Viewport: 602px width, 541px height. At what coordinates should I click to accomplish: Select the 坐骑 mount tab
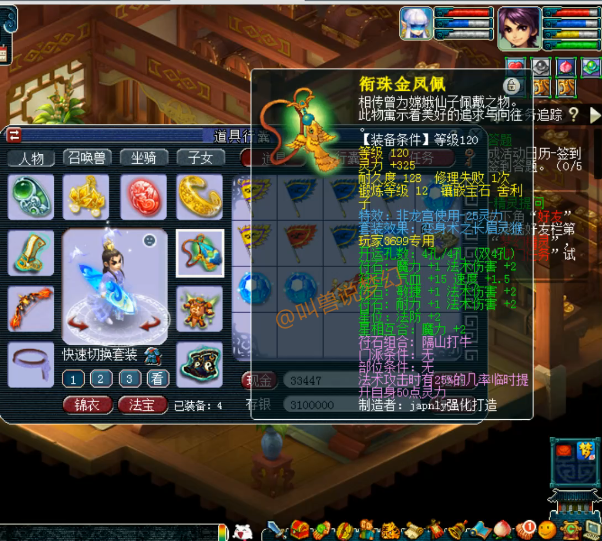point(144,158)
